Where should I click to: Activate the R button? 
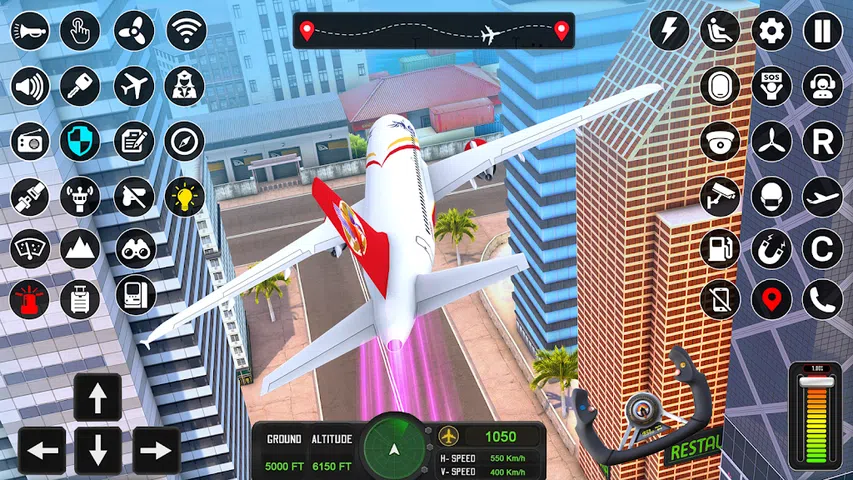point(822,141)
